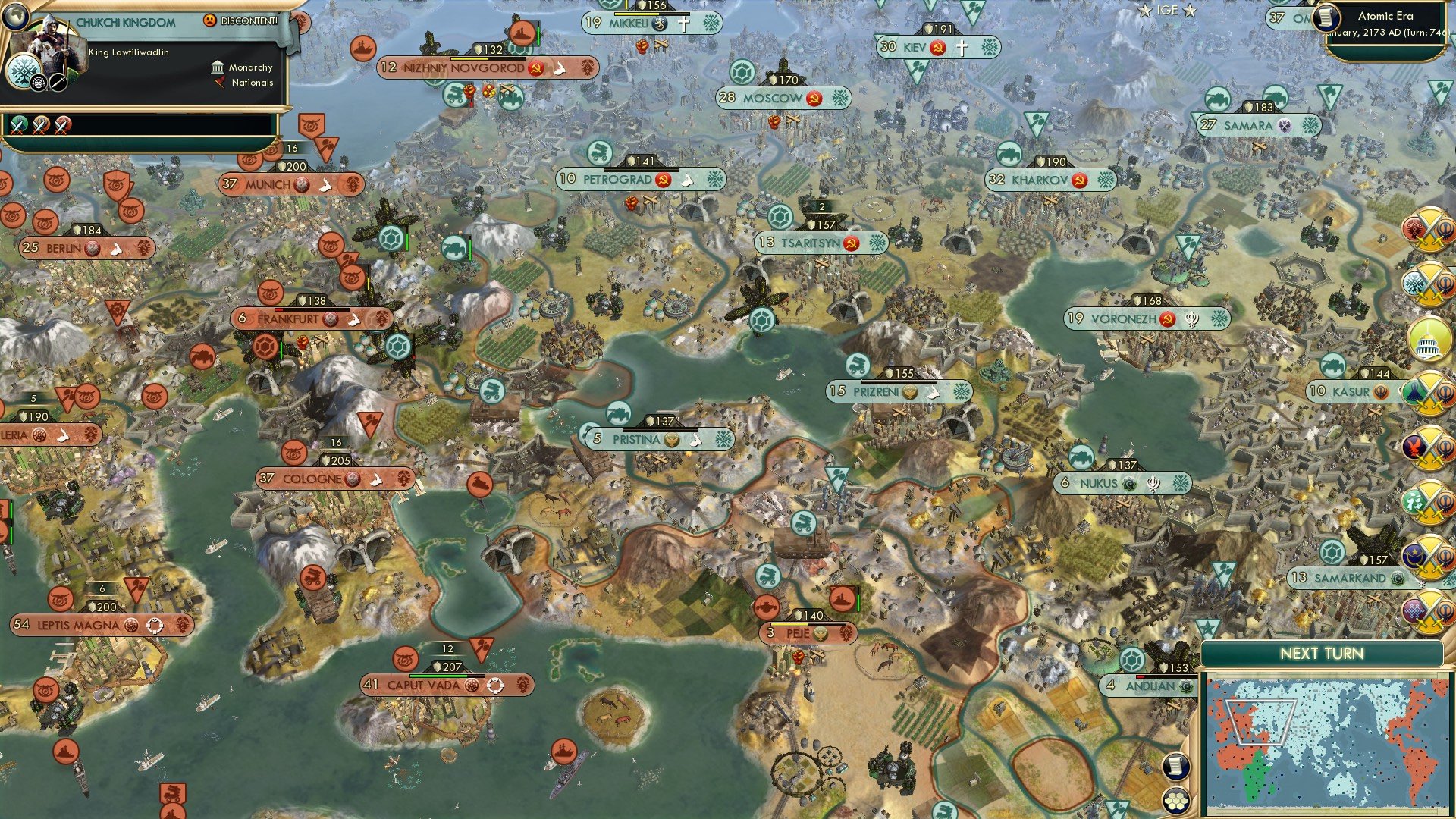Screen dimensions: 1456x819
Task: Click the globe icon in the top-left corner
Action: pos(17,17)
